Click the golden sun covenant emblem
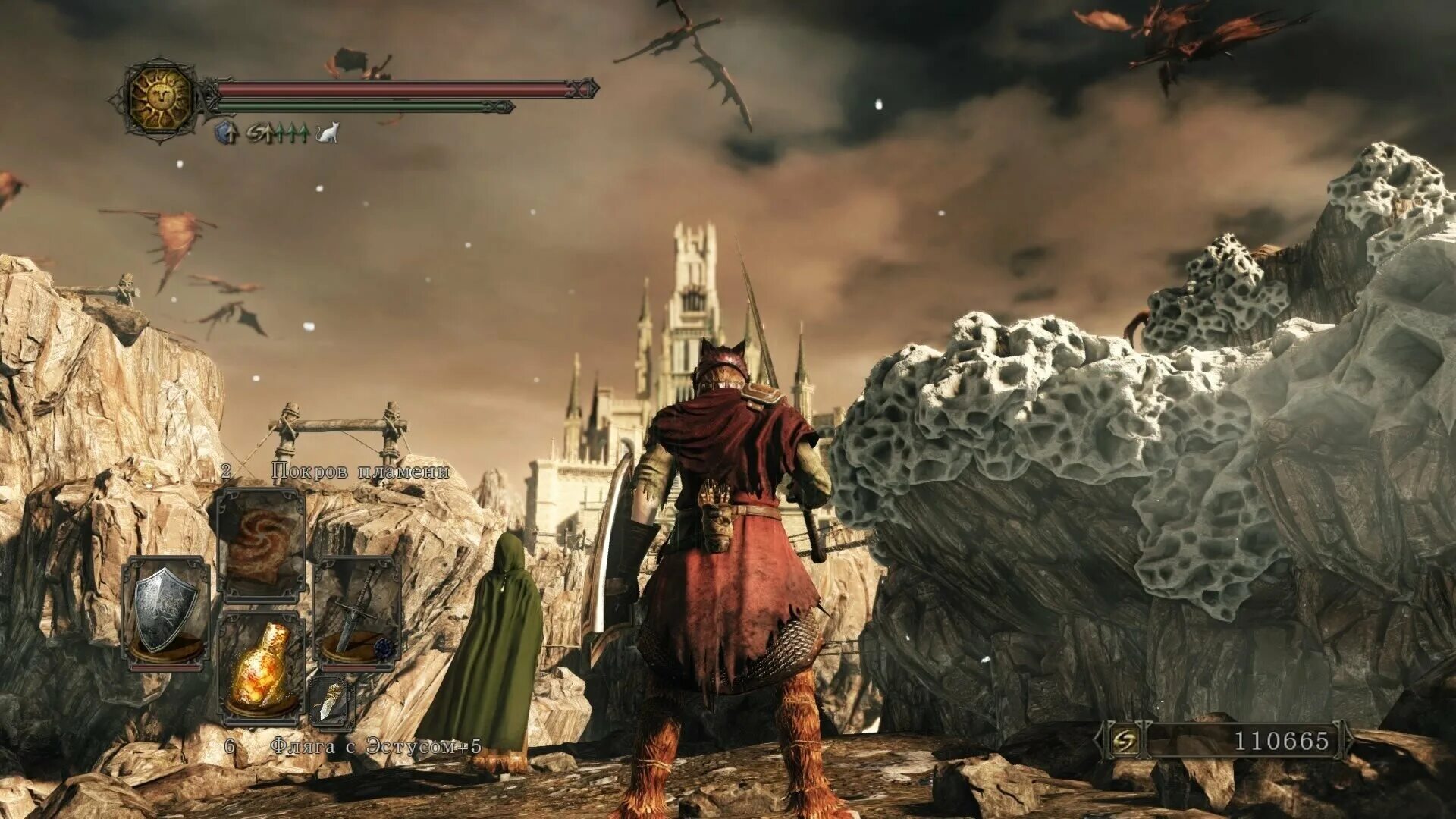The height and width of the screenshot is (819, 1456). pyautogui.click(x=161, y=99)
